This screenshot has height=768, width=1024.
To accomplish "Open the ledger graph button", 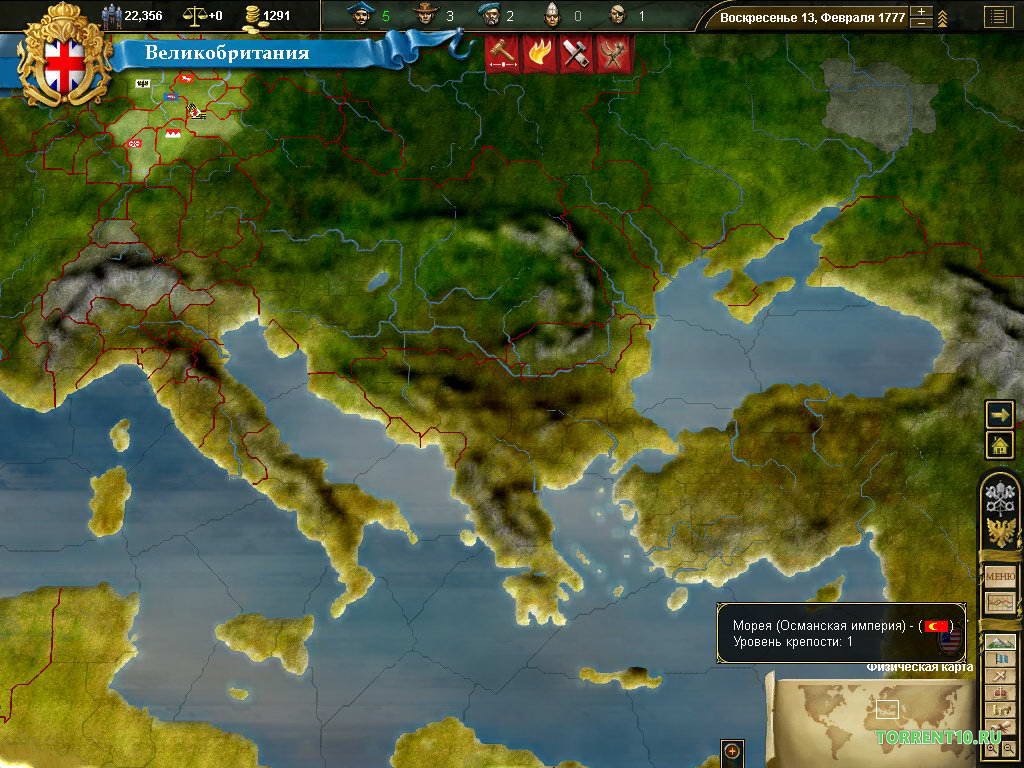I will tap(999, 603).
